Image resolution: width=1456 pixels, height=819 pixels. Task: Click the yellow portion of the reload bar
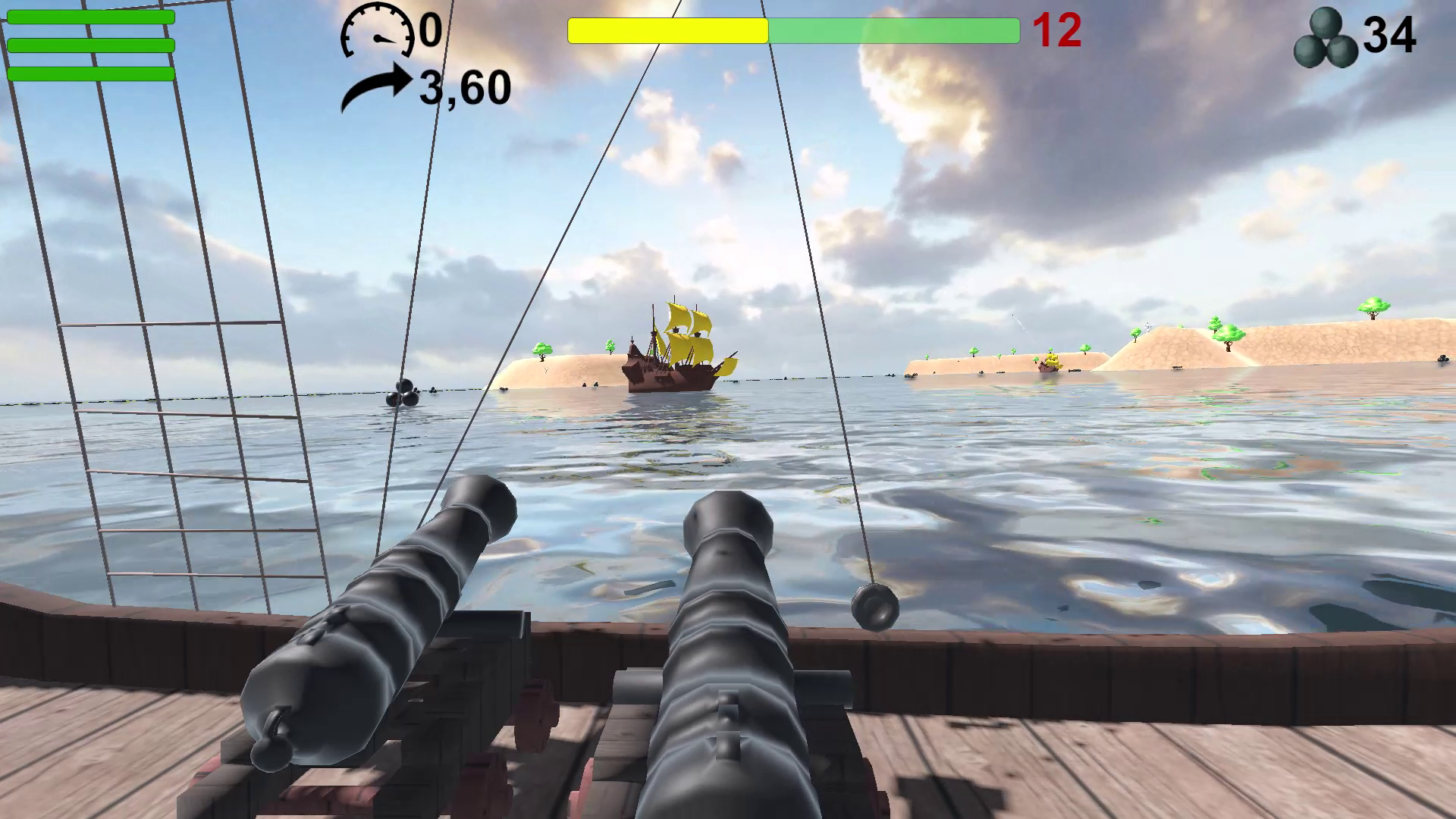point(667,31)
